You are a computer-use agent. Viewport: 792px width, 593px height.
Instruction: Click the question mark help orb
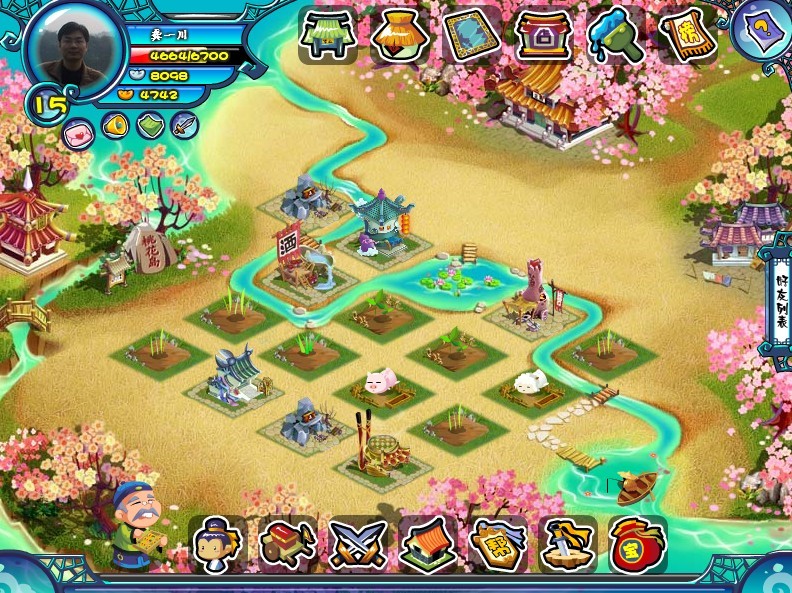click(x=765, y=27)
